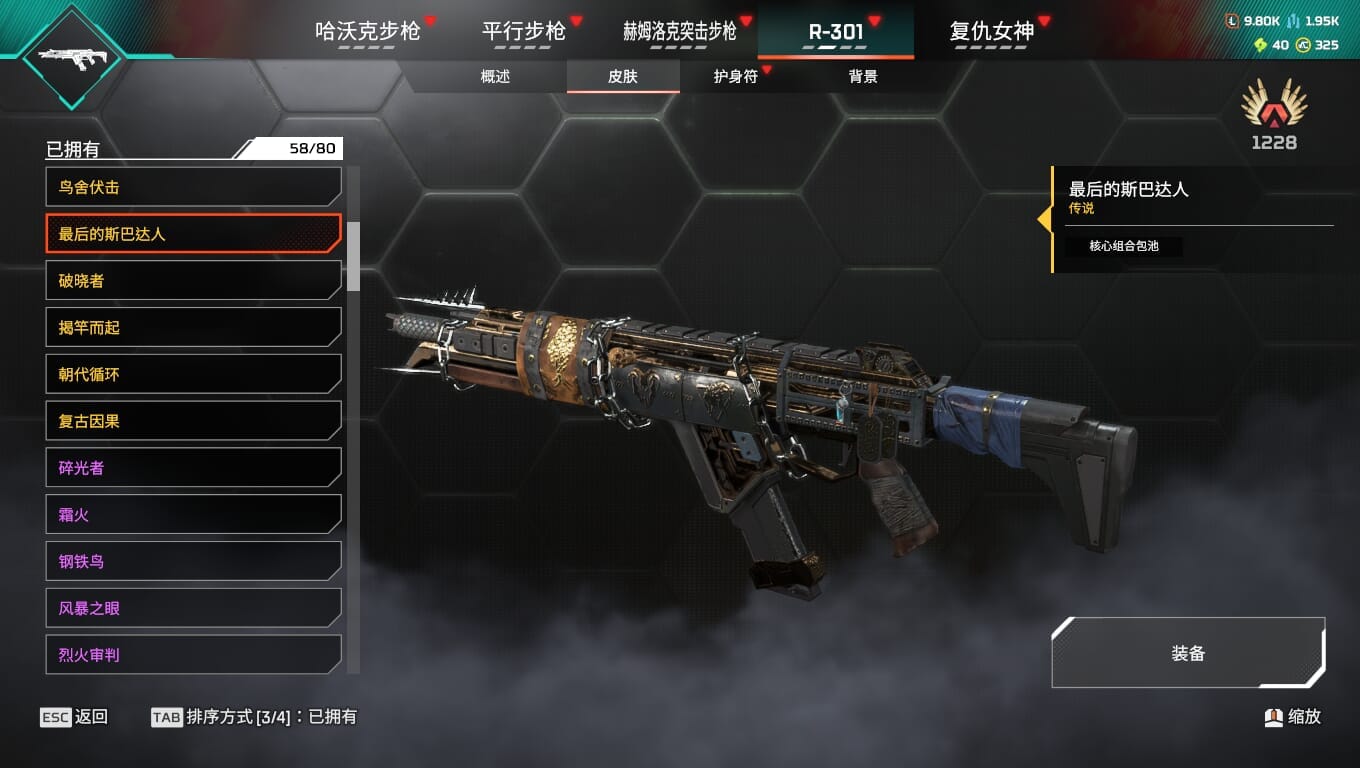Choose the 破晓者 skin entry
1360x768 pixels.
coord(193,281)
